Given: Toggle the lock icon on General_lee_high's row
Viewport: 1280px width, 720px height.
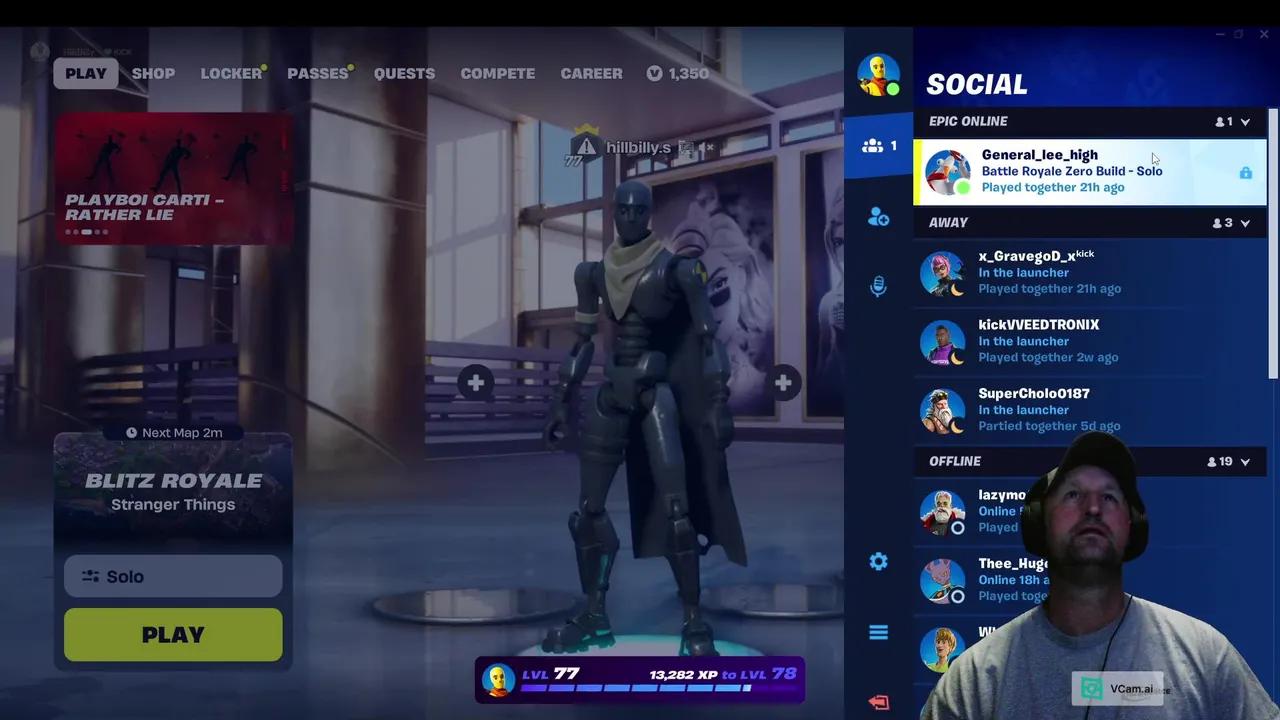Looking at the screenshot, I should [1246, 172].
